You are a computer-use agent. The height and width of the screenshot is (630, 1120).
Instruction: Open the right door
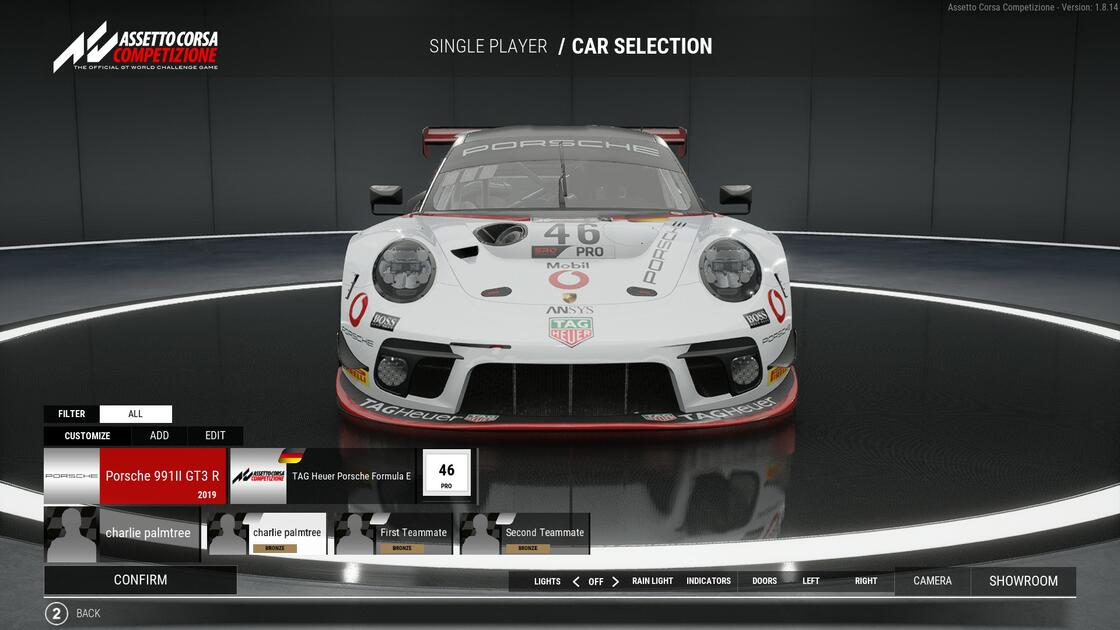tap(866, 581)
